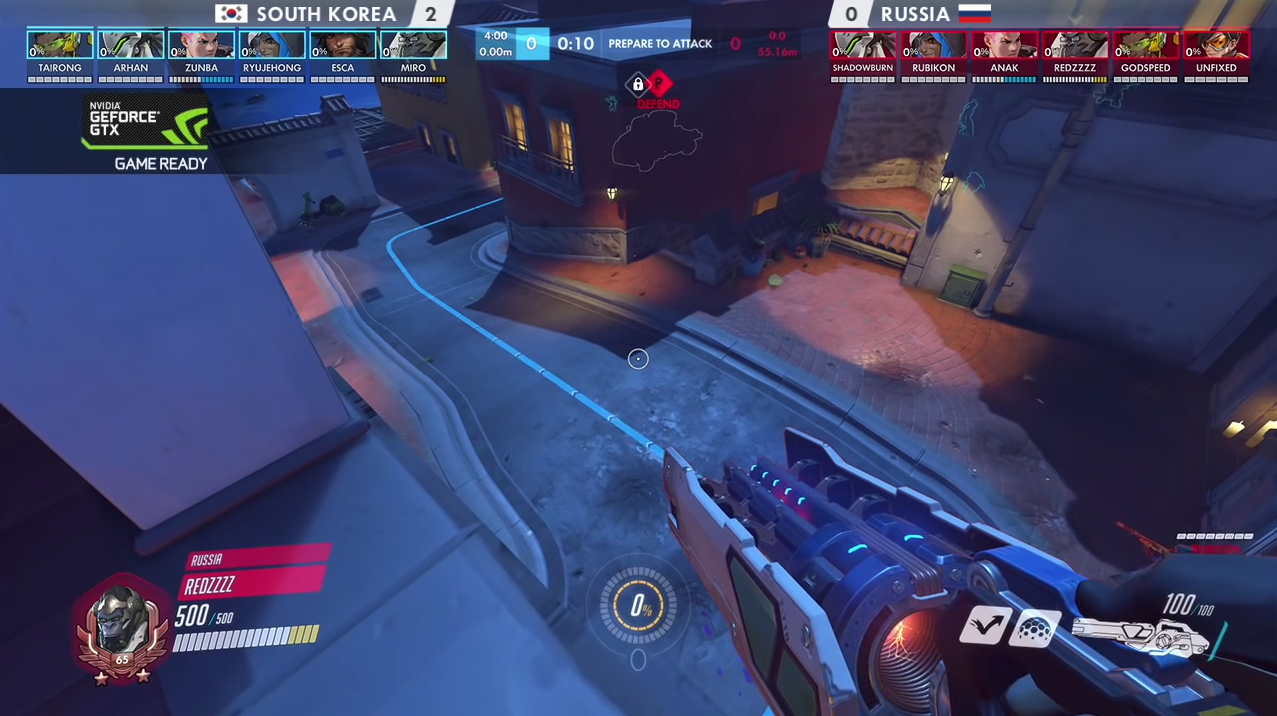Spectate RYUJEHONG via his portrait
The image size is (1277, 716).
point(272,46)
